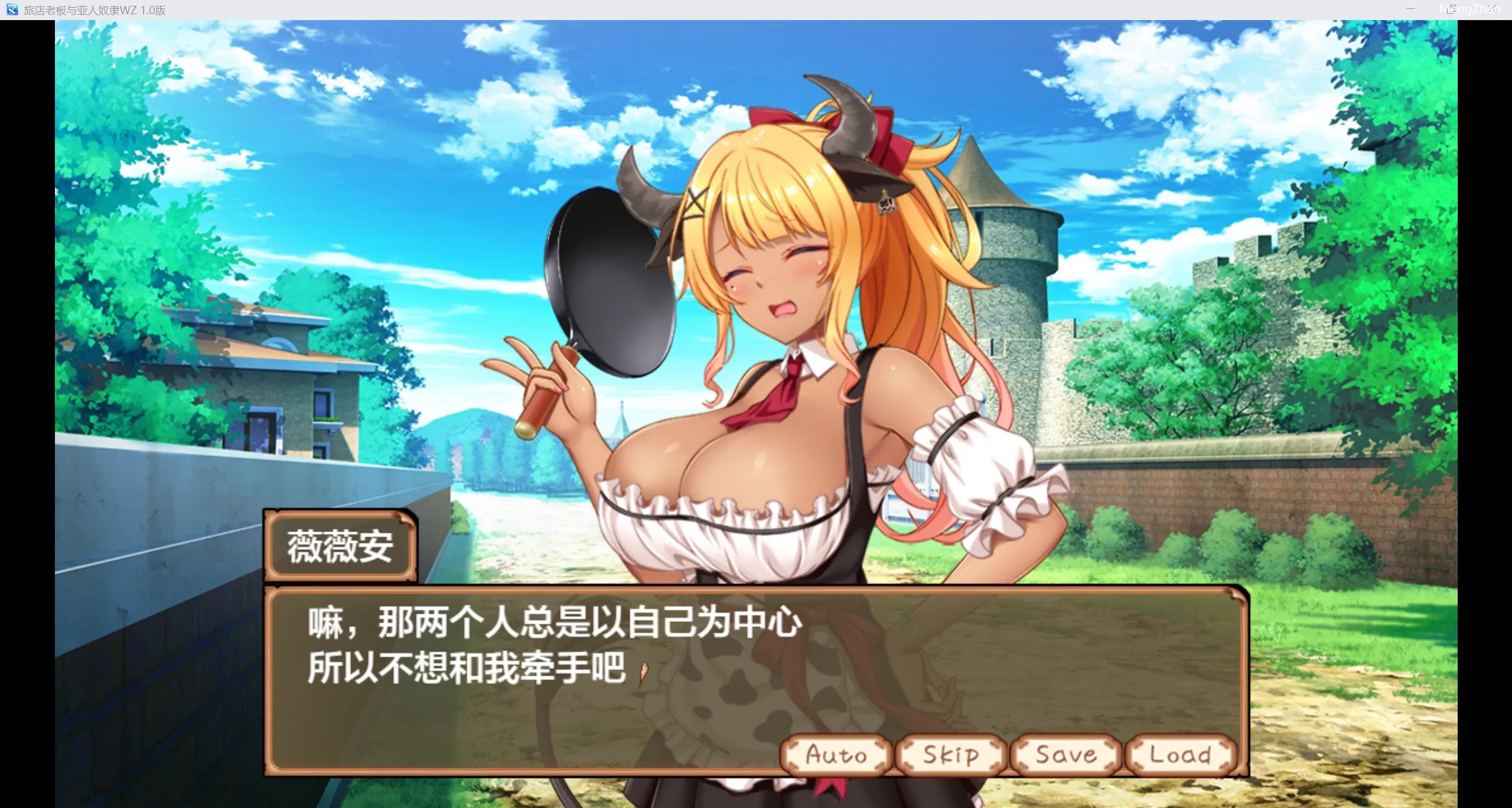Skip the dialogue with the Skip button
Screen dimensions: 1512x808
pos(950,754)
